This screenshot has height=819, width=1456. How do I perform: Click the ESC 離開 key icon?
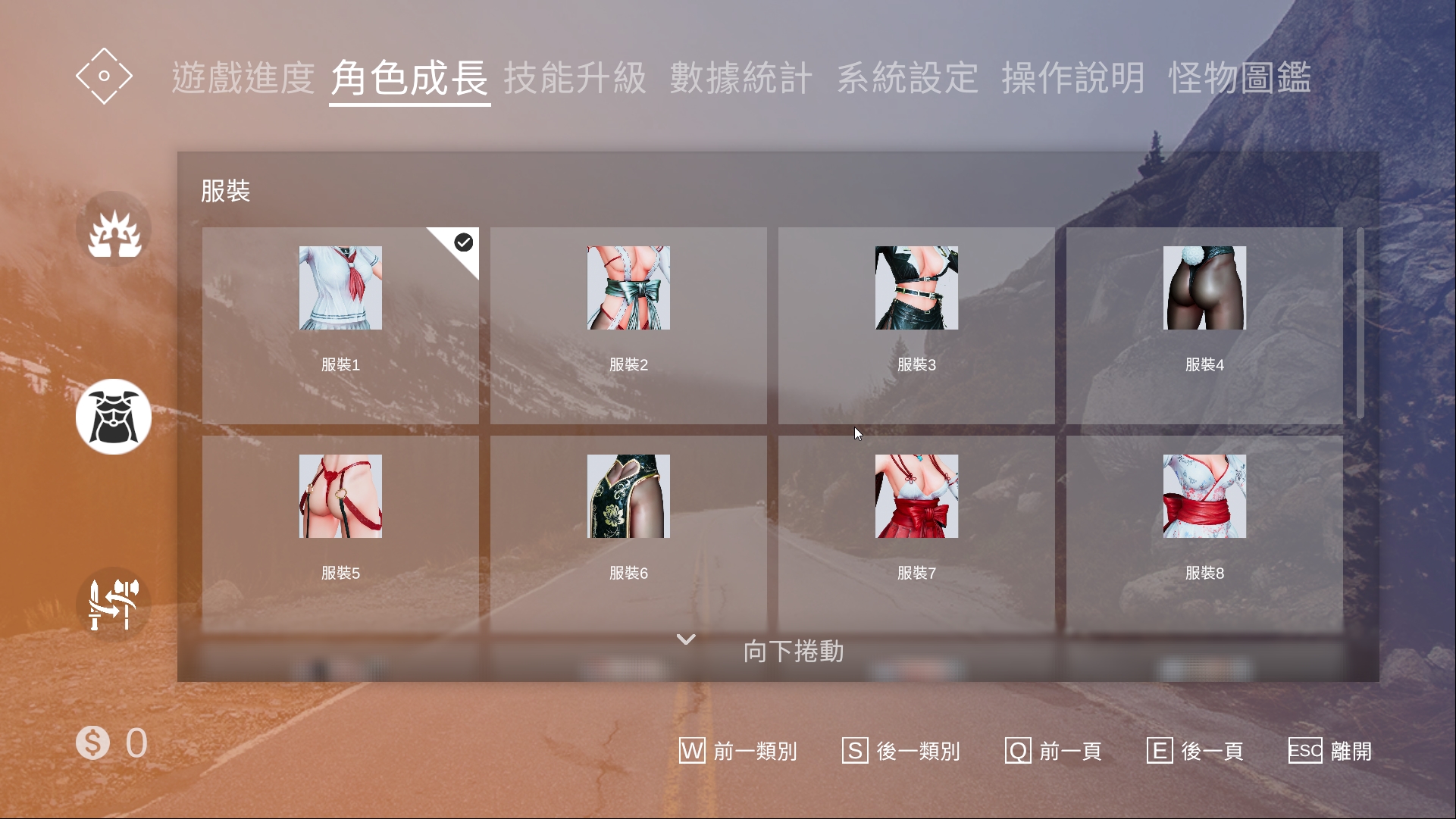pyautogui.click(x=1304, y=751)
